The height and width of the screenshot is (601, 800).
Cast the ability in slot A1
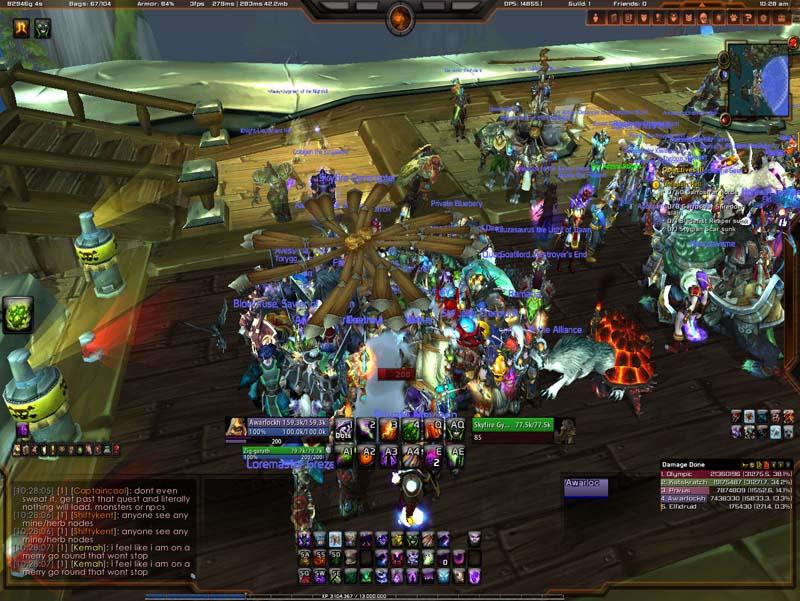(x=347, y=455)
